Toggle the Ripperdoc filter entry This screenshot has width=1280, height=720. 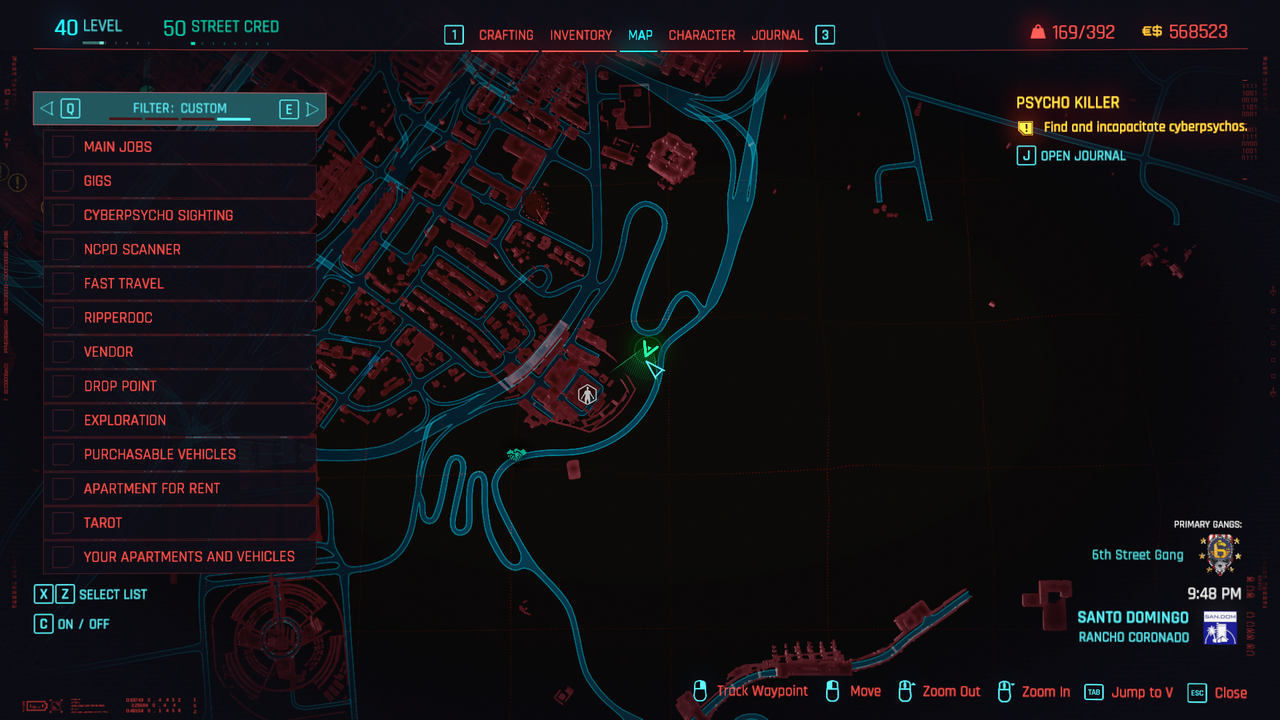[x=64, y=318]
